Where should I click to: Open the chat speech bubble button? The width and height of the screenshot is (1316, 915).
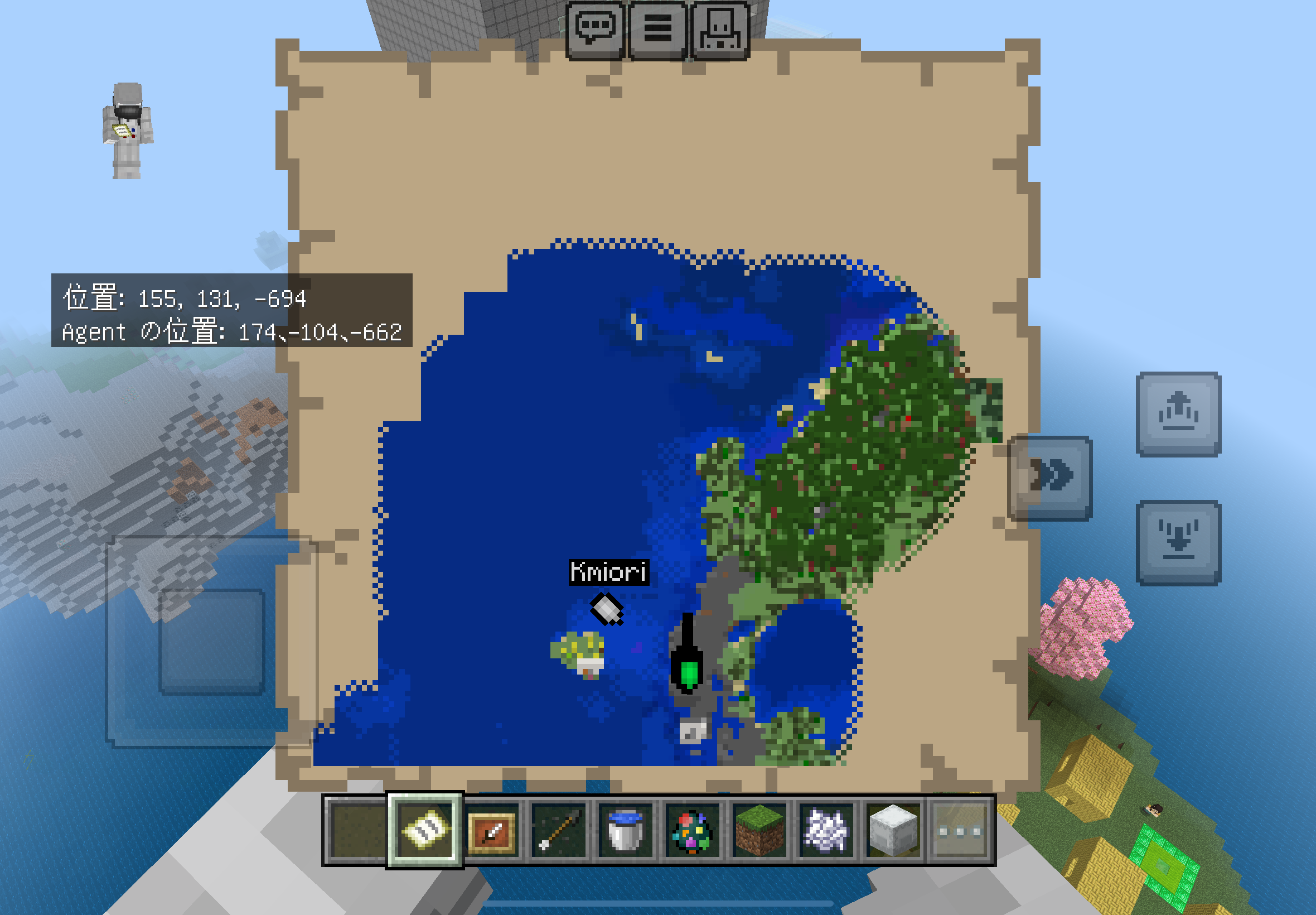(x=594, y=28)
